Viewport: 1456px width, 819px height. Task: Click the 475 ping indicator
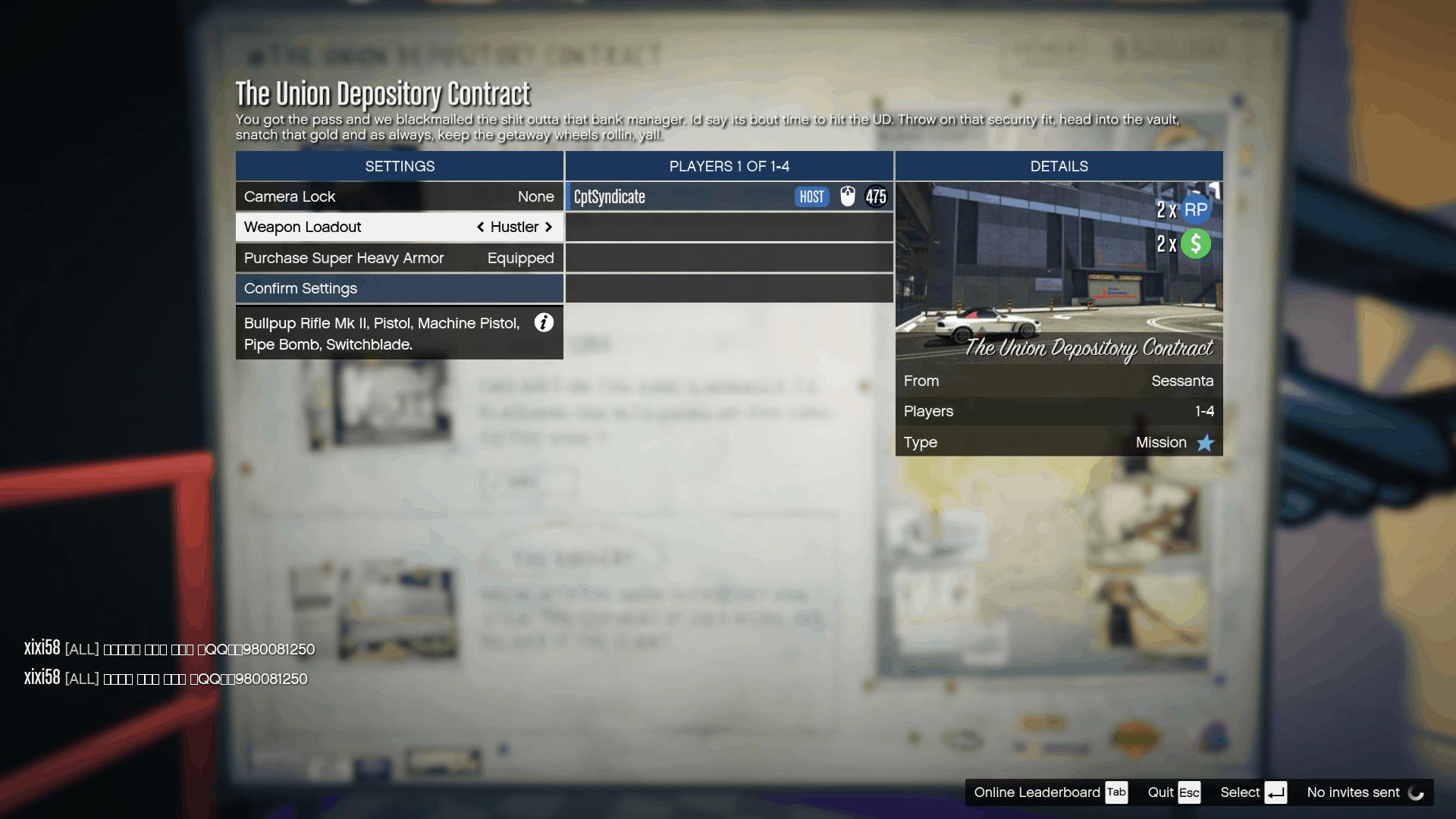tap(876, 196)
